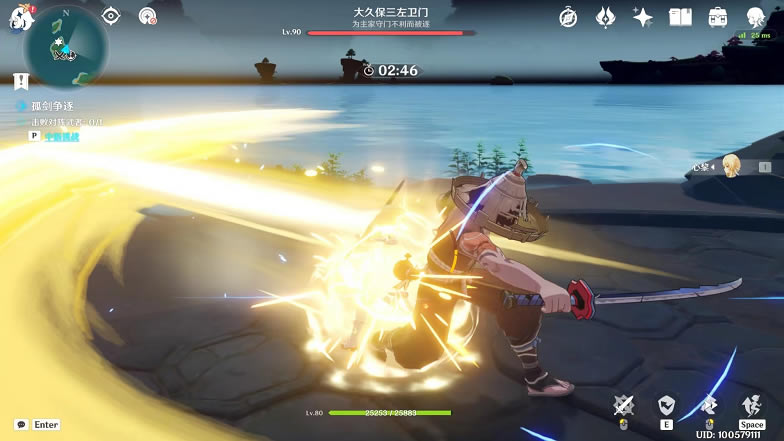Open the Adventurer Handbook book icon
This screenshot has width=784, height=441.
pyautogui.click(x=680, y=17)
